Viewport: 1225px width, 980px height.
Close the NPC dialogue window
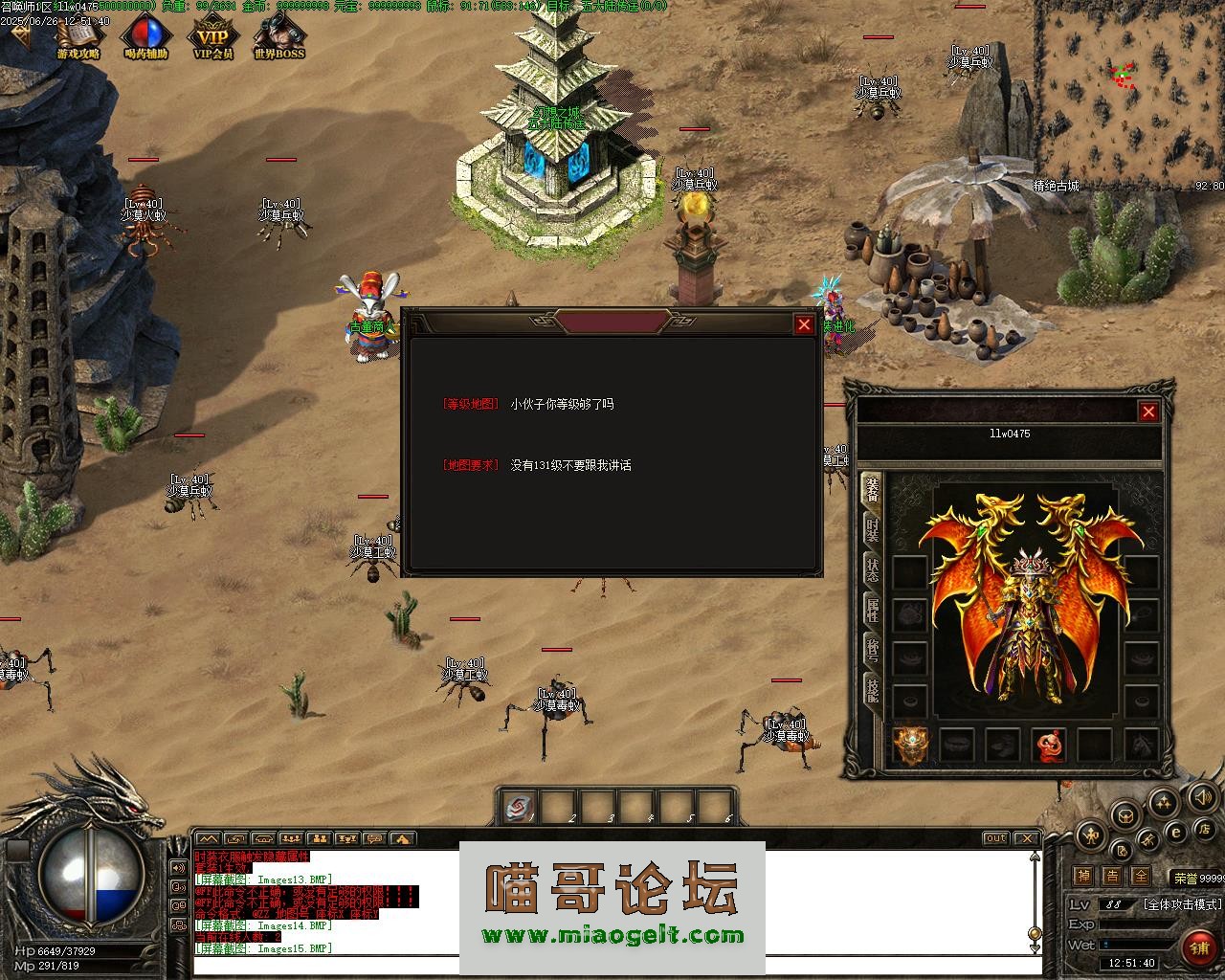804,324
